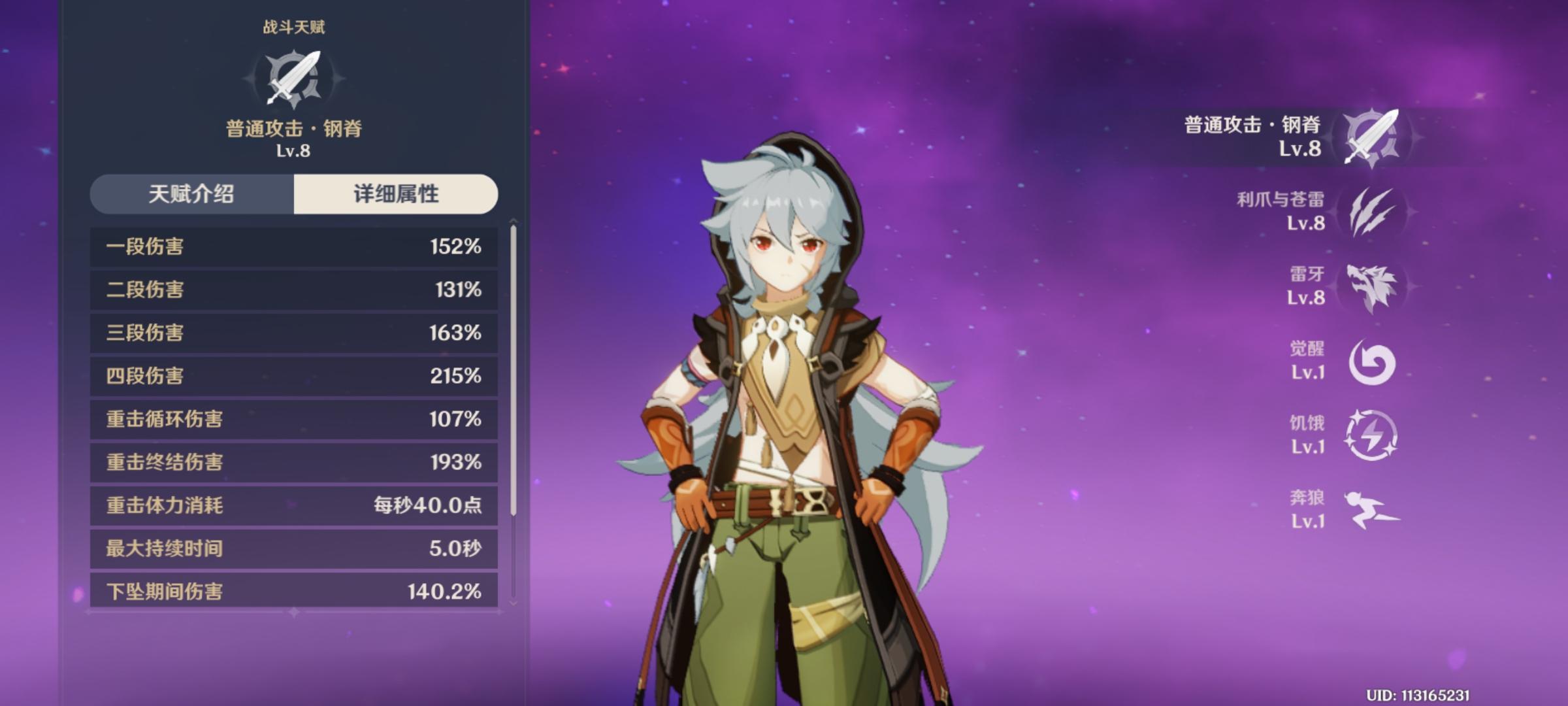Show the 奔狼 sprint passive talent
1568x706 pixels.
tap(1371, 510)
